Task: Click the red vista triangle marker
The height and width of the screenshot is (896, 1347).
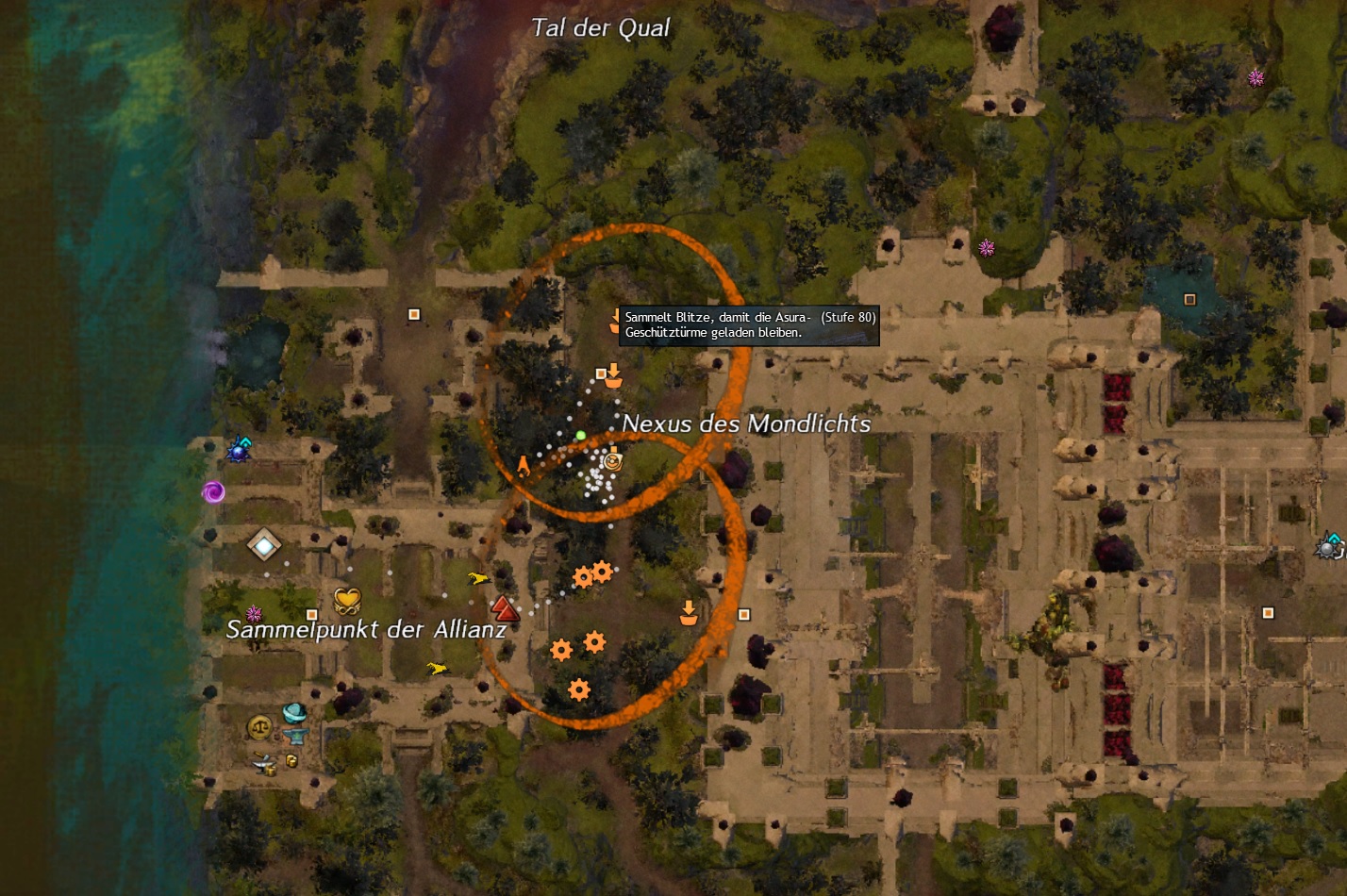Action: (x=504, y=607)
